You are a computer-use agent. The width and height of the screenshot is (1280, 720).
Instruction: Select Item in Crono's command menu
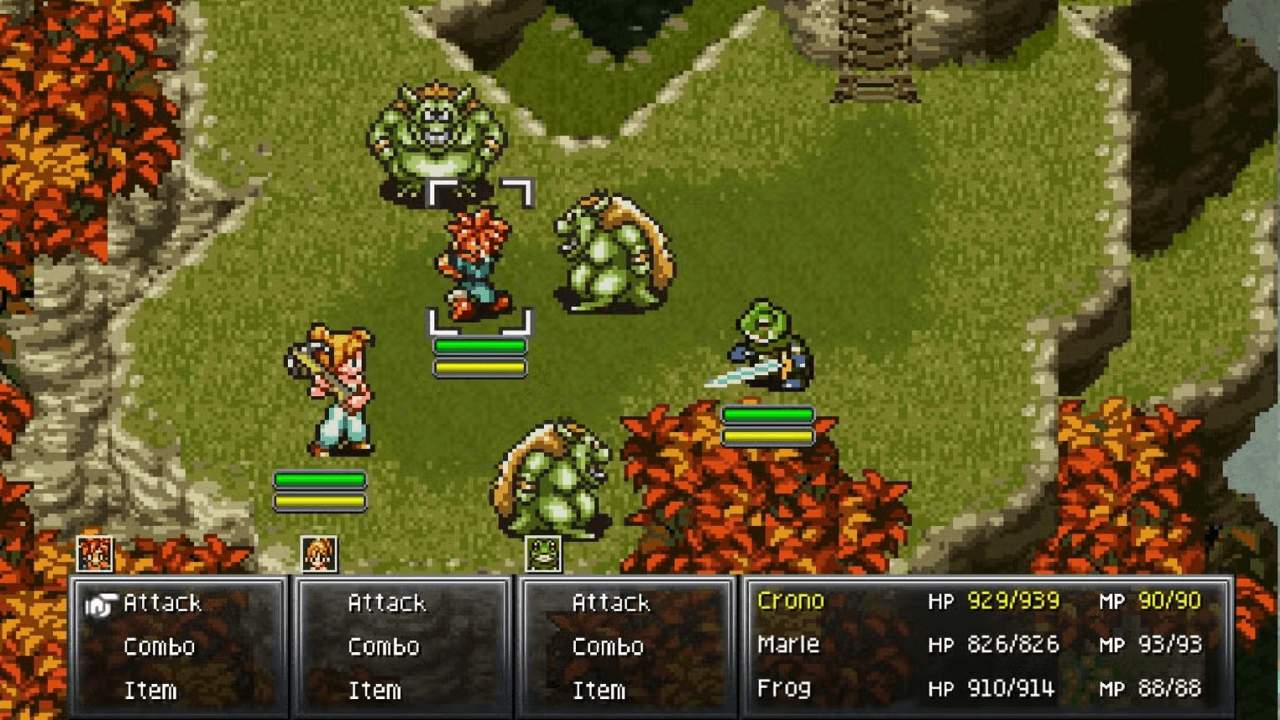click(x=152, y=689)
